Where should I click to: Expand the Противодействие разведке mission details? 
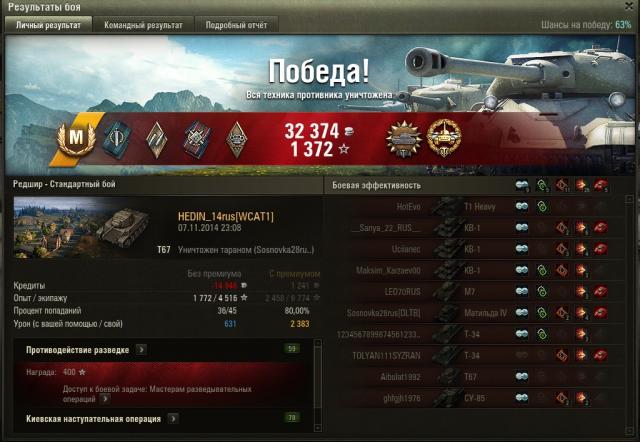click(x=142, y=349)
